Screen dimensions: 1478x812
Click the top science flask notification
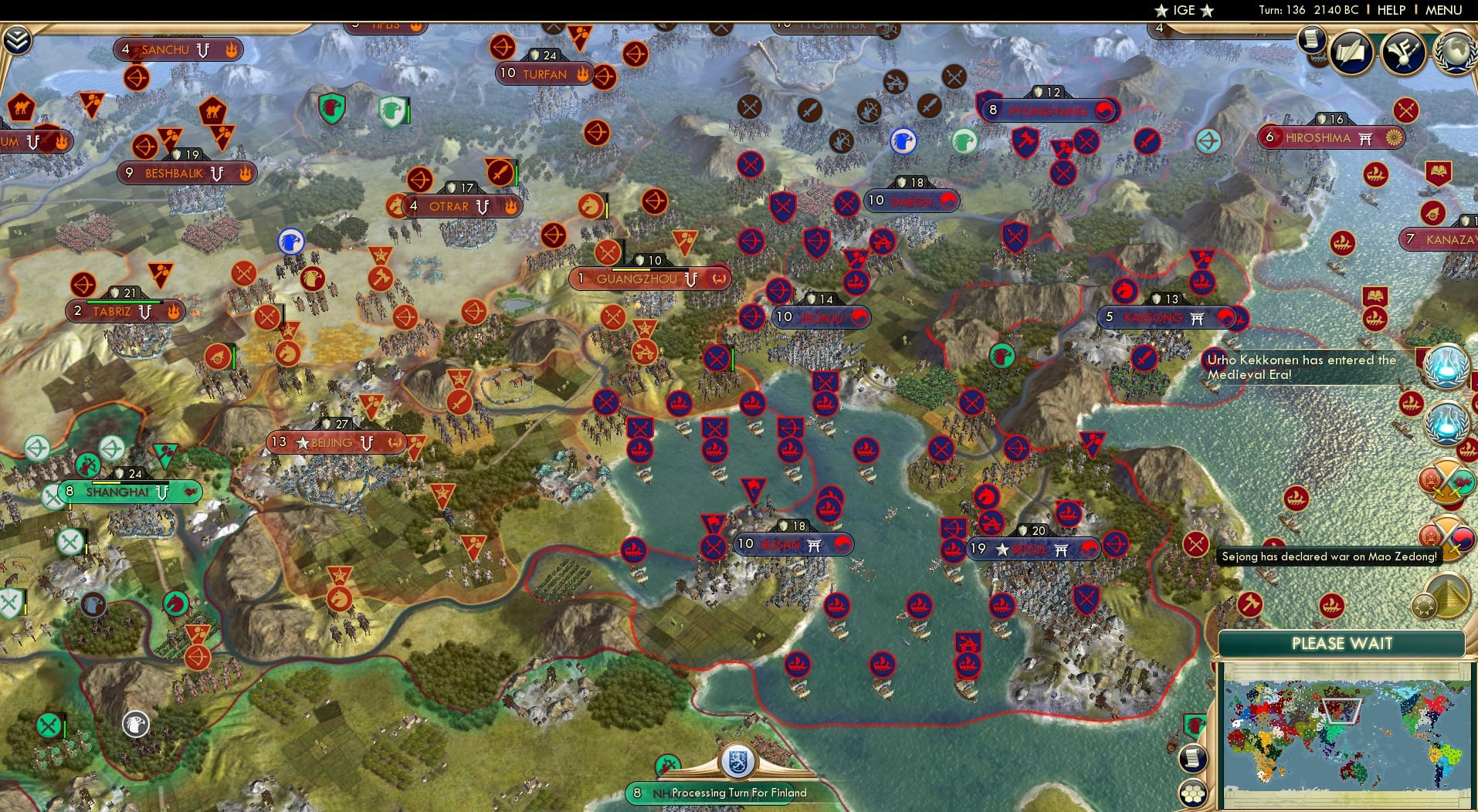[x=1447, y=368]
